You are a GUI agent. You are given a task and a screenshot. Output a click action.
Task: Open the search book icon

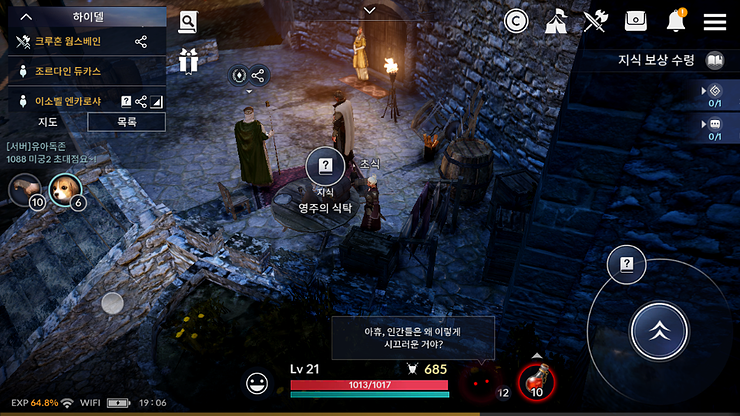tap(187, 23)
